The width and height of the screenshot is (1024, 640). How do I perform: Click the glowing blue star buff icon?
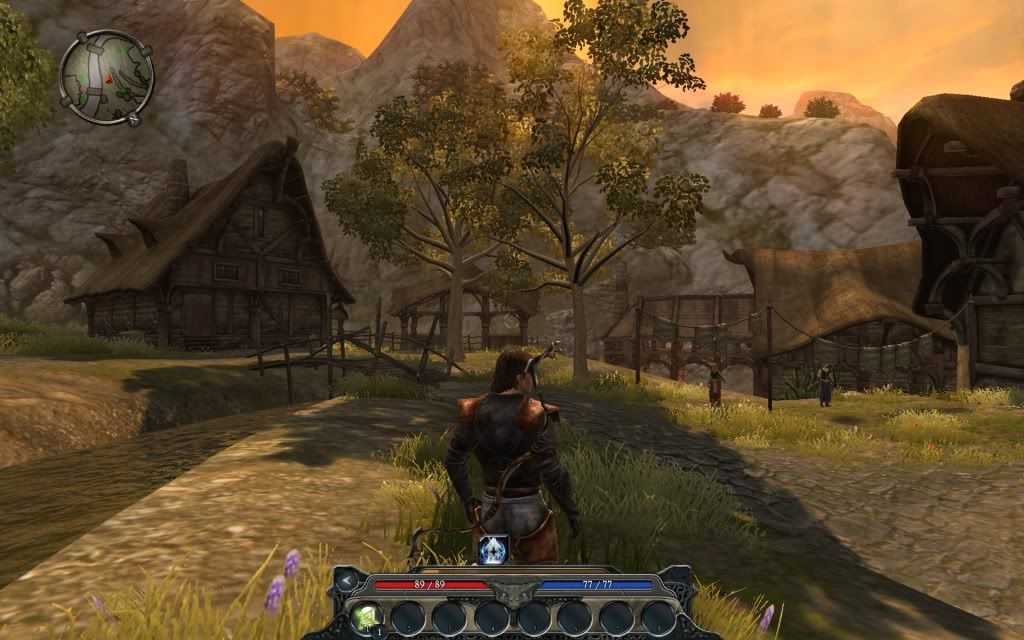[493, 549]
